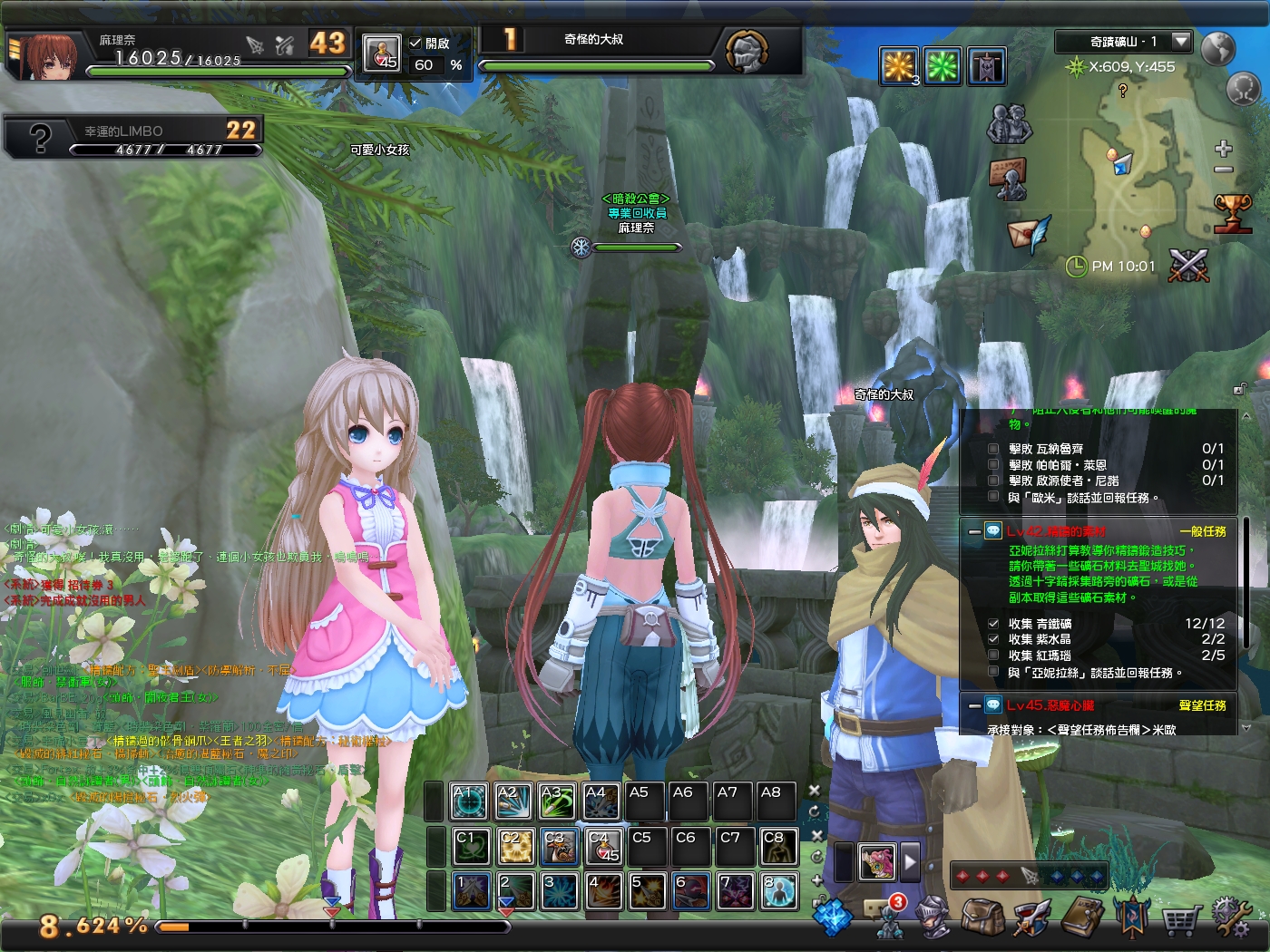Check the 收集 紅瑪瑙 objective checkbox
Viewport: 1270px width, 952px height.
point(993,654)
